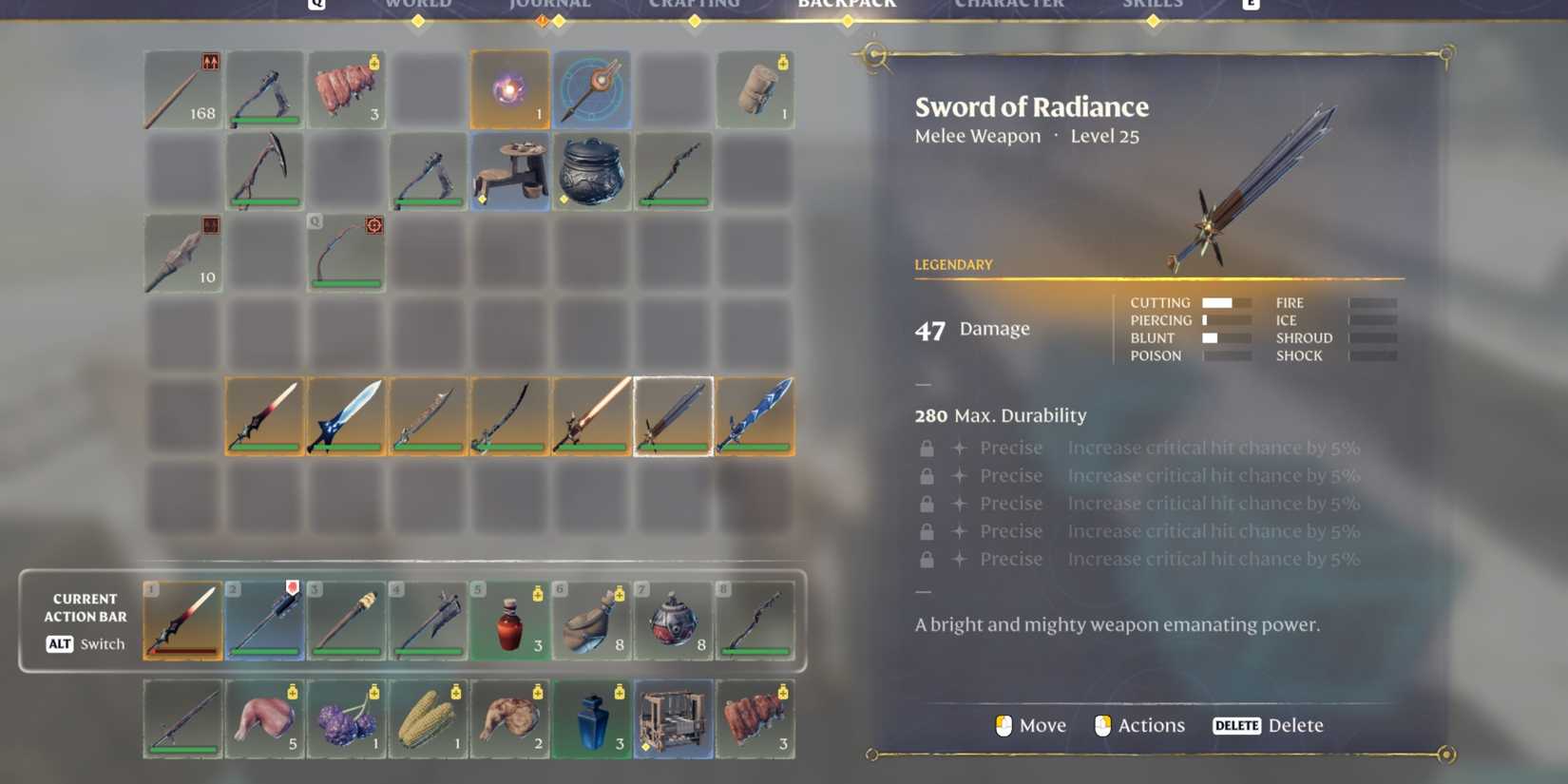The image size is (1568, 784).
Task: Click the Actions button
Action: click(x=1139, y=725)
